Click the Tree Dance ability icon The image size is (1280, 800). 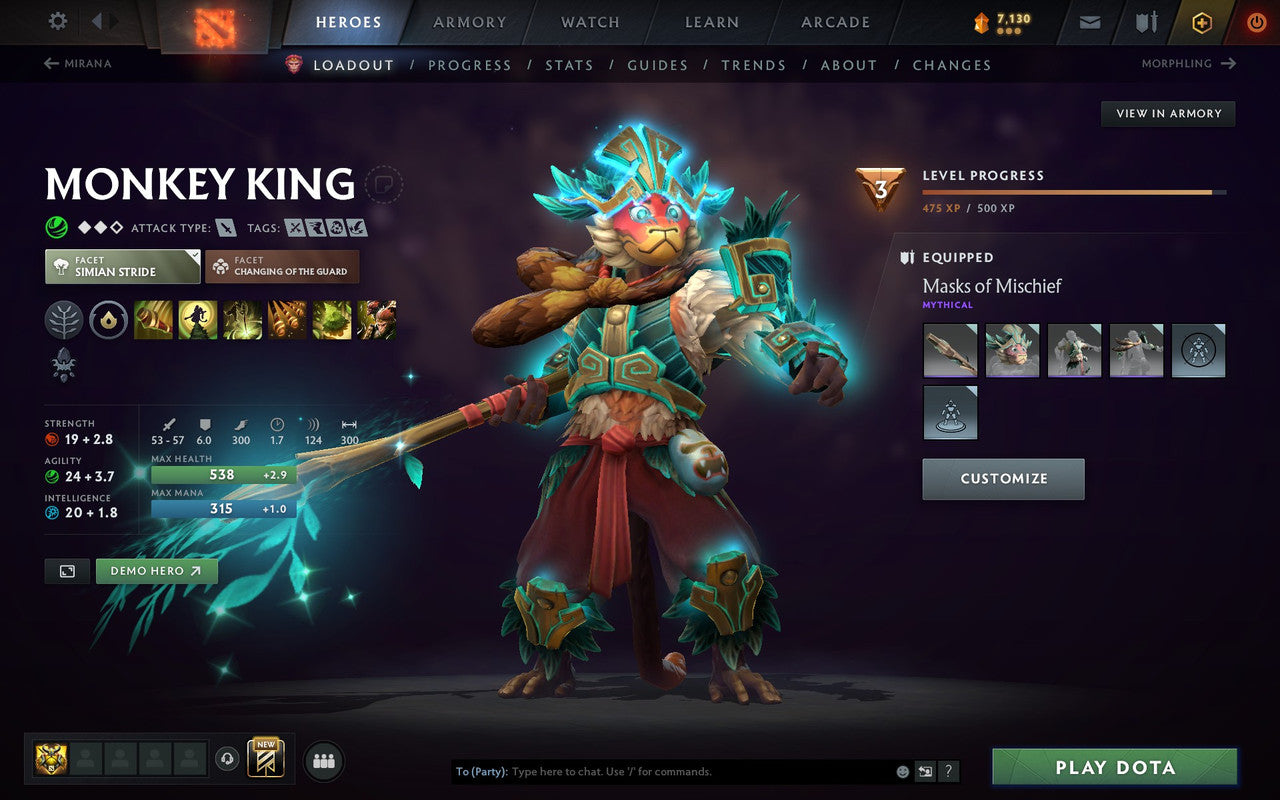coord(197,320)
